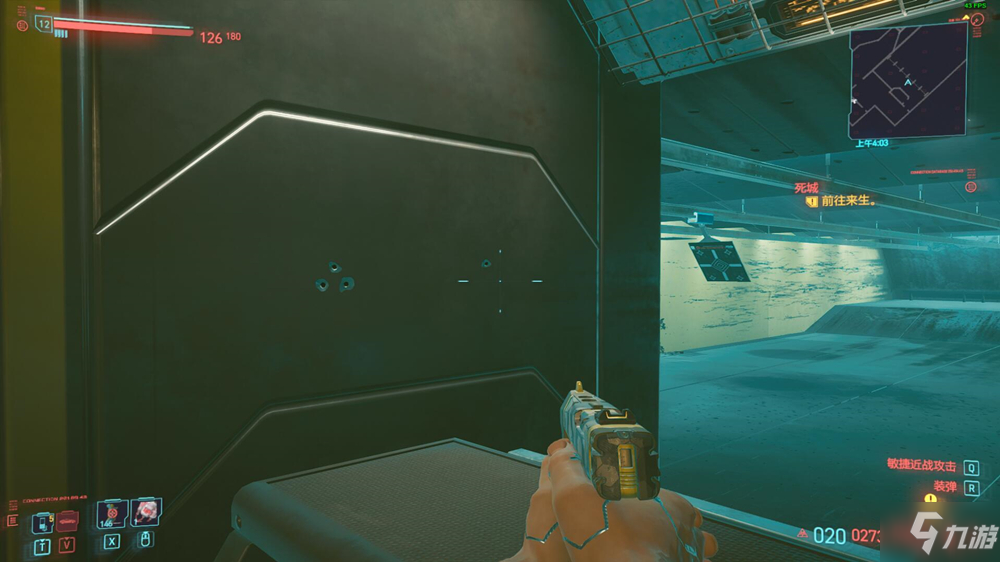This screenshot has width=1000, height=562.
Task: Click the player level 12 badge
Action: [x=44, y=23]
